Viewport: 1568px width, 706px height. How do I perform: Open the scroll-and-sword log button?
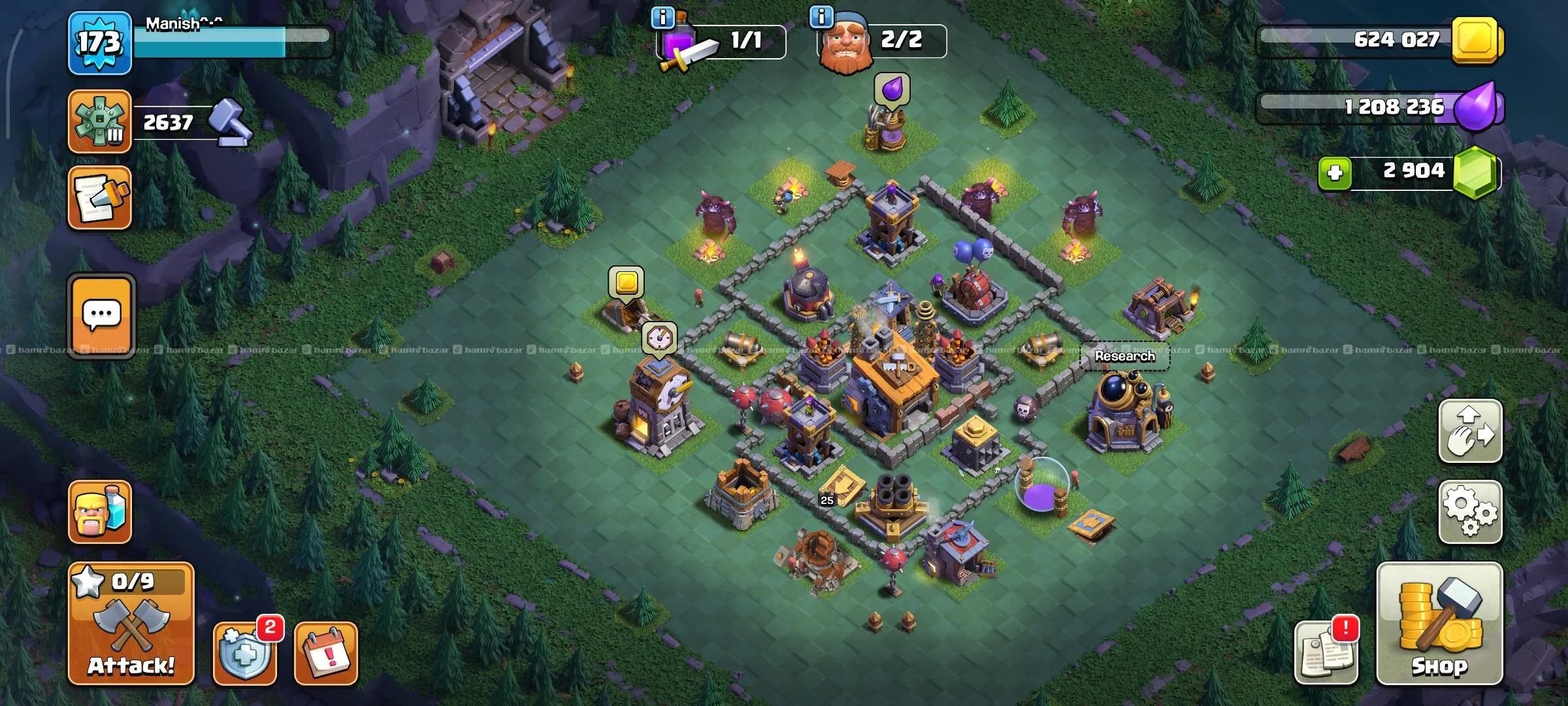pyautogui.click(x=100, y=197)
